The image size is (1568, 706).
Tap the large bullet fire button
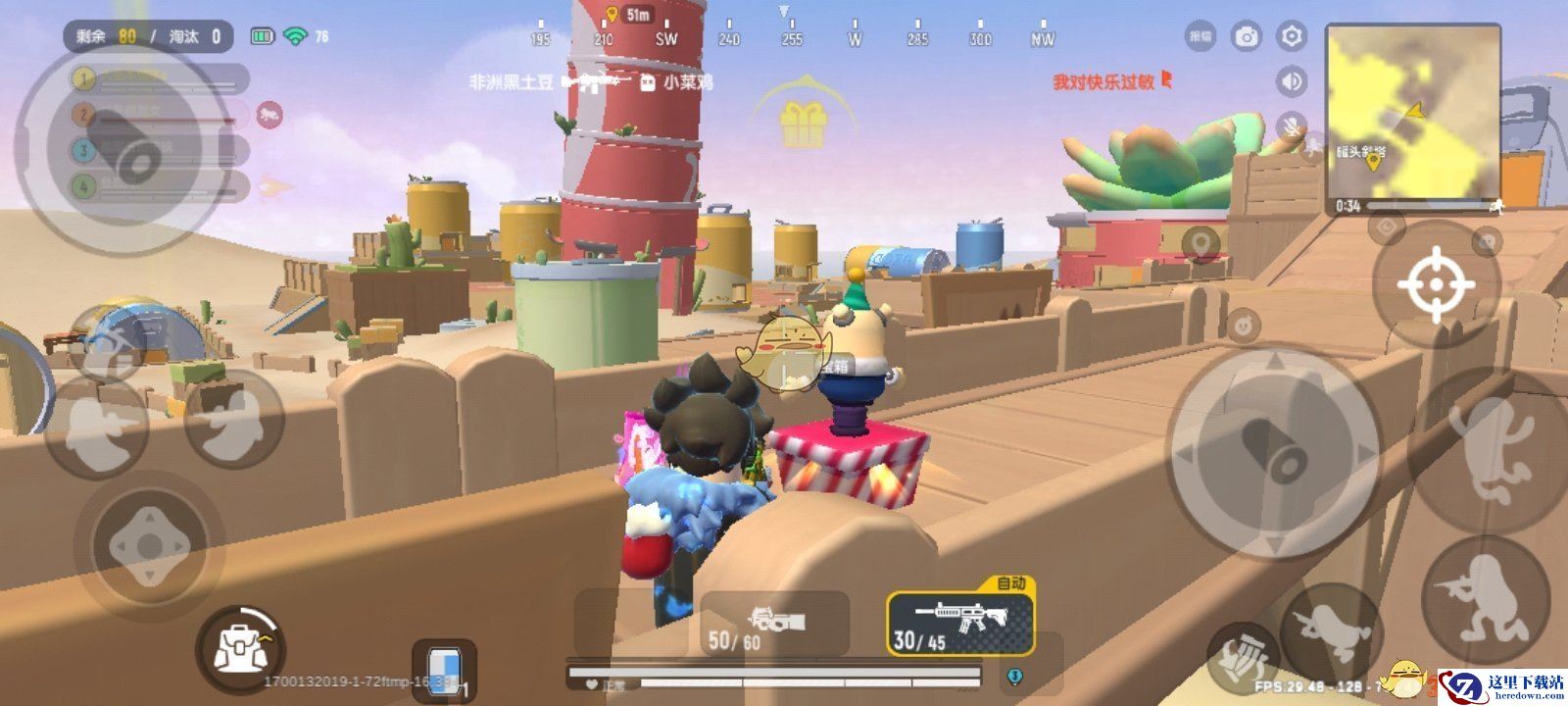(x=1273, y=450)
